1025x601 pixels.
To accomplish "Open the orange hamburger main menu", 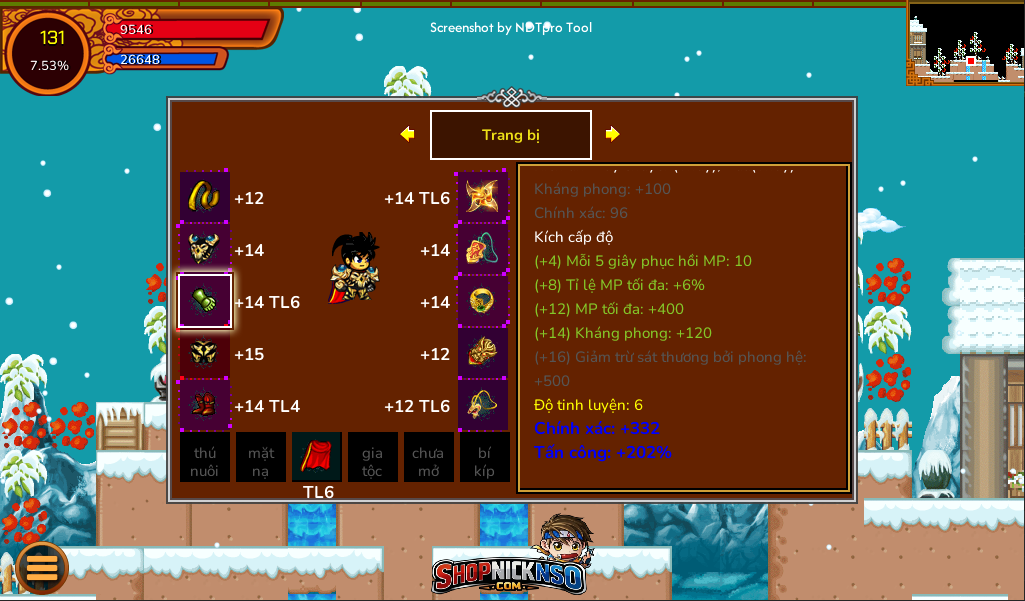I will [42, 567].
